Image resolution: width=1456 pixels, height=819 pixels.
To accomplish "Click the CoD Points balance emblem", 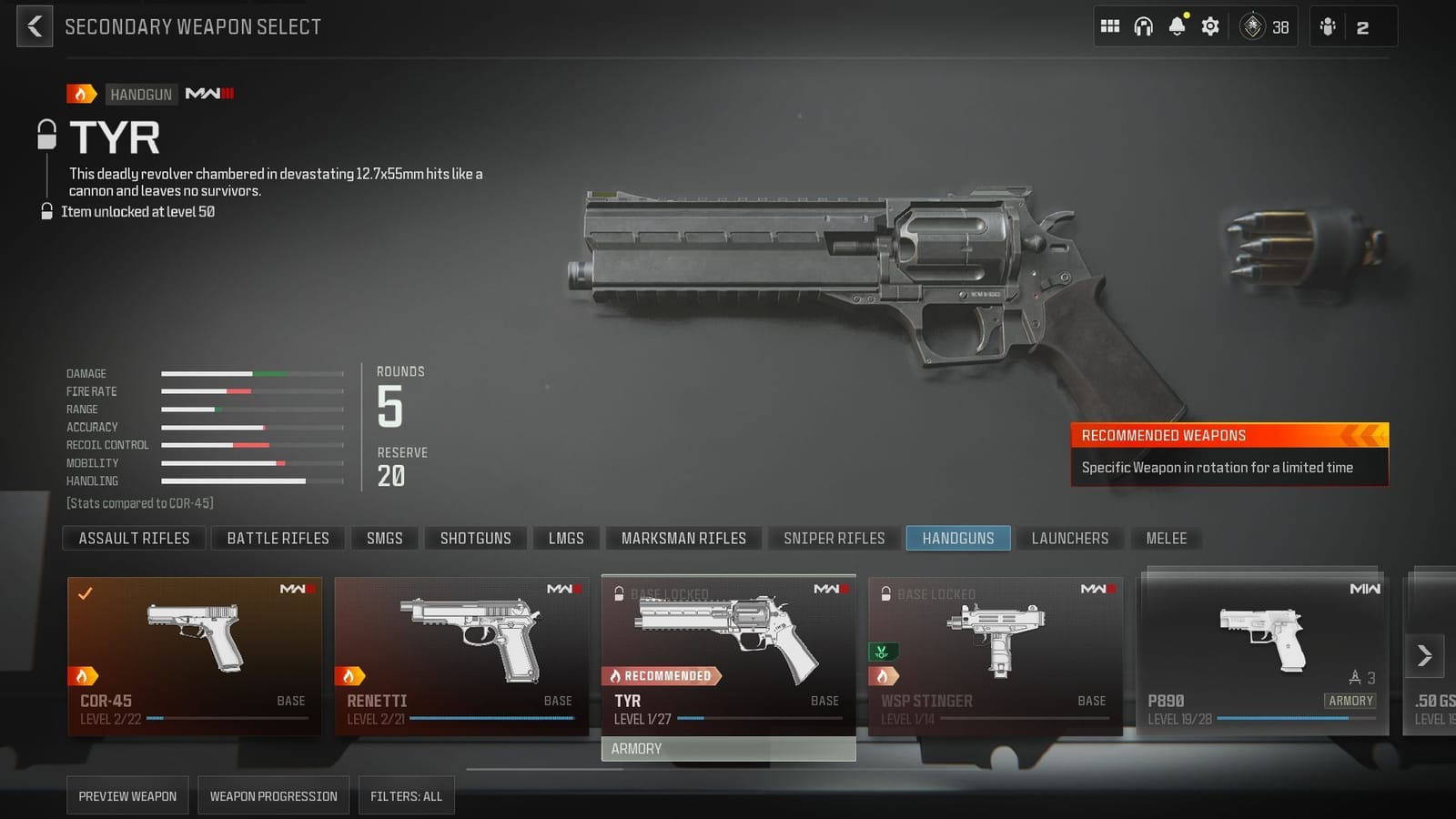I will (x=1252, y=27).
